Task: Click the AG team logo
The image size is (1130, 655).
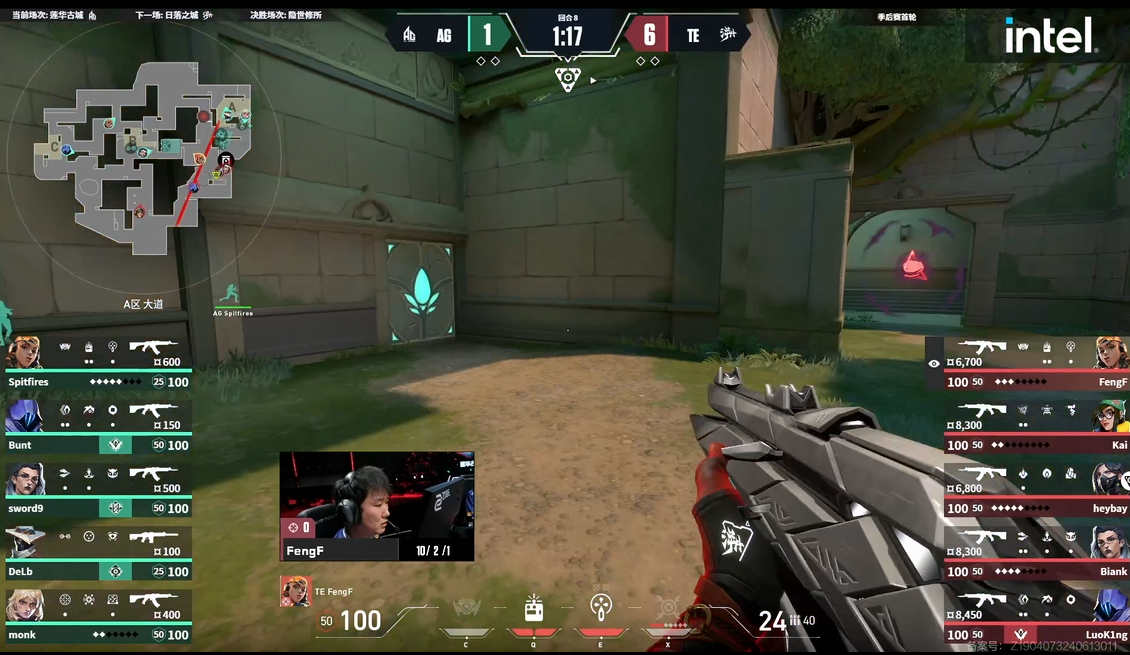Action: (x=409, y=36)
